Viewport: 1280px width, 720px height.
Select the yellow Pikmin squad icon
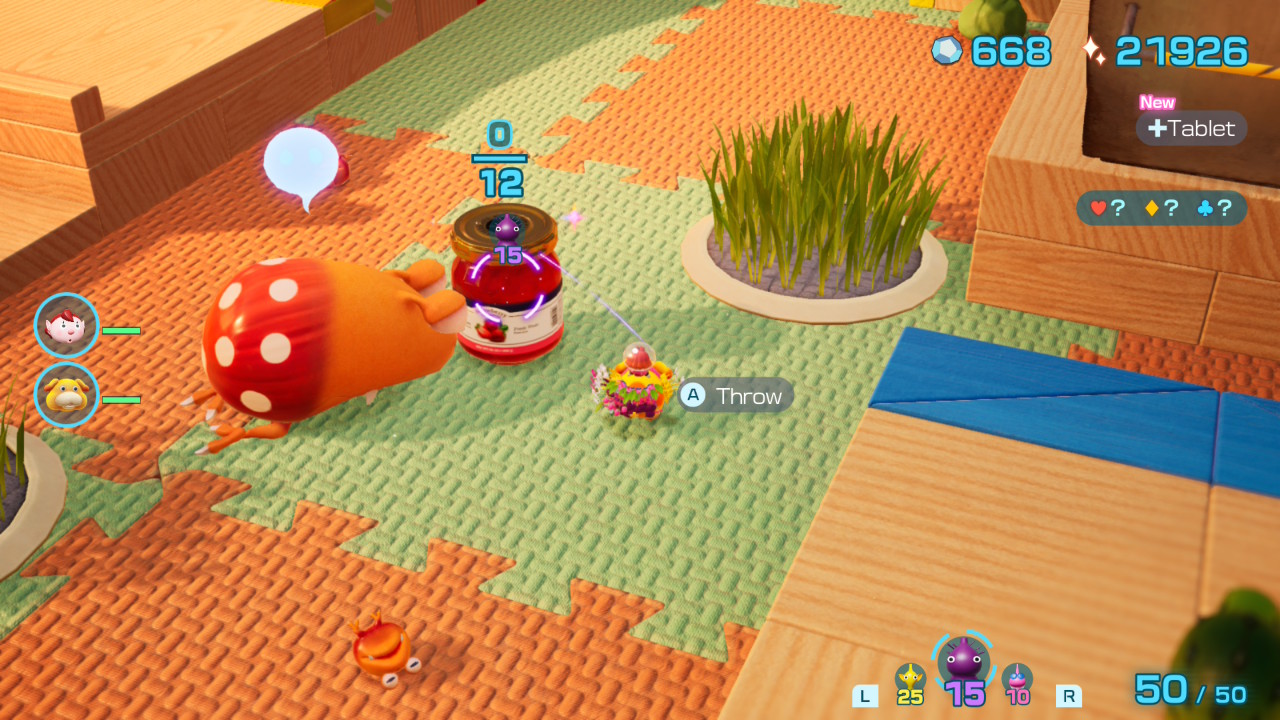(x=910, y=680)
